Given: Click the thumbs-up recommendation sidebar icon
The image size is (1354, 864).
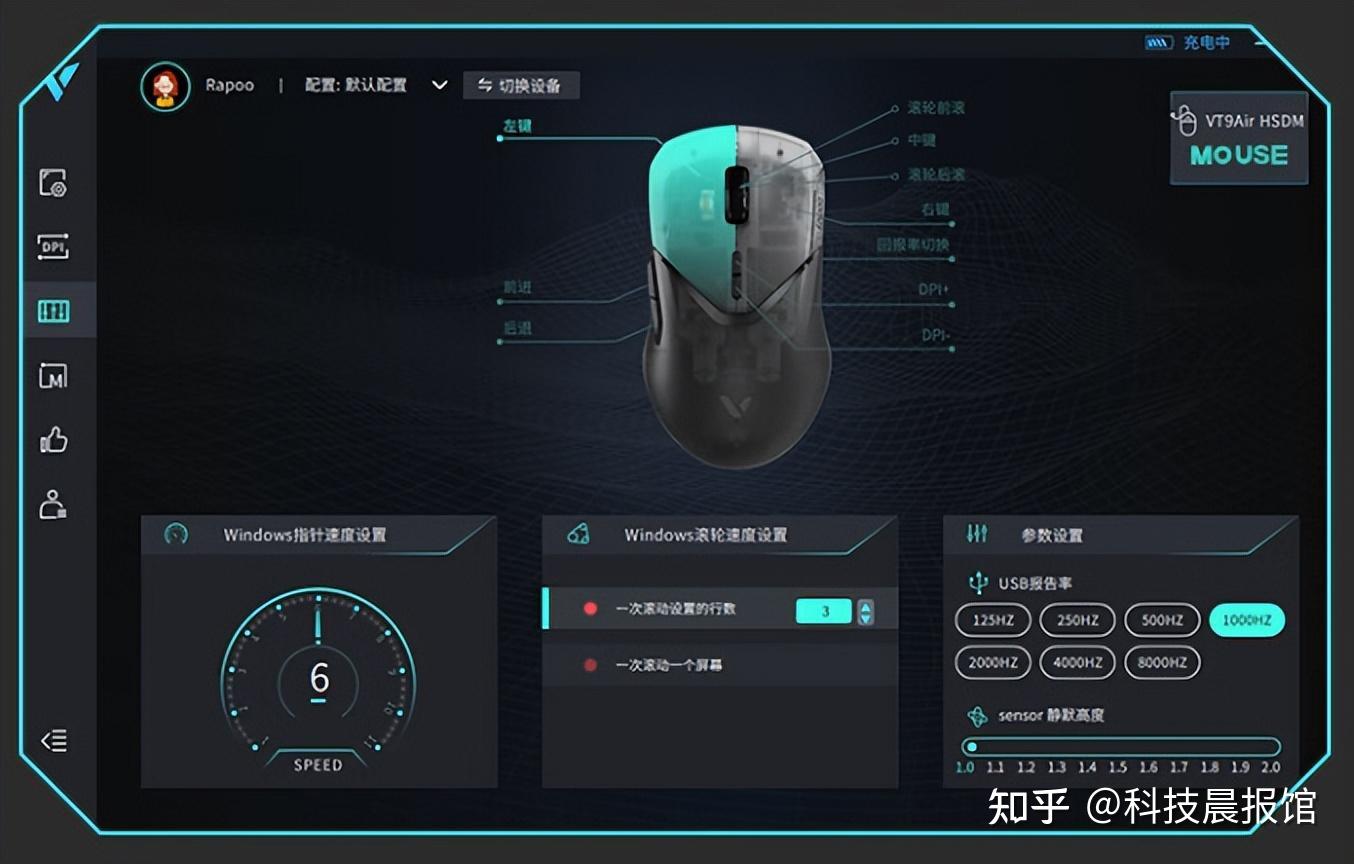Looking at the screenshot, I should click(x=55, y=440).
